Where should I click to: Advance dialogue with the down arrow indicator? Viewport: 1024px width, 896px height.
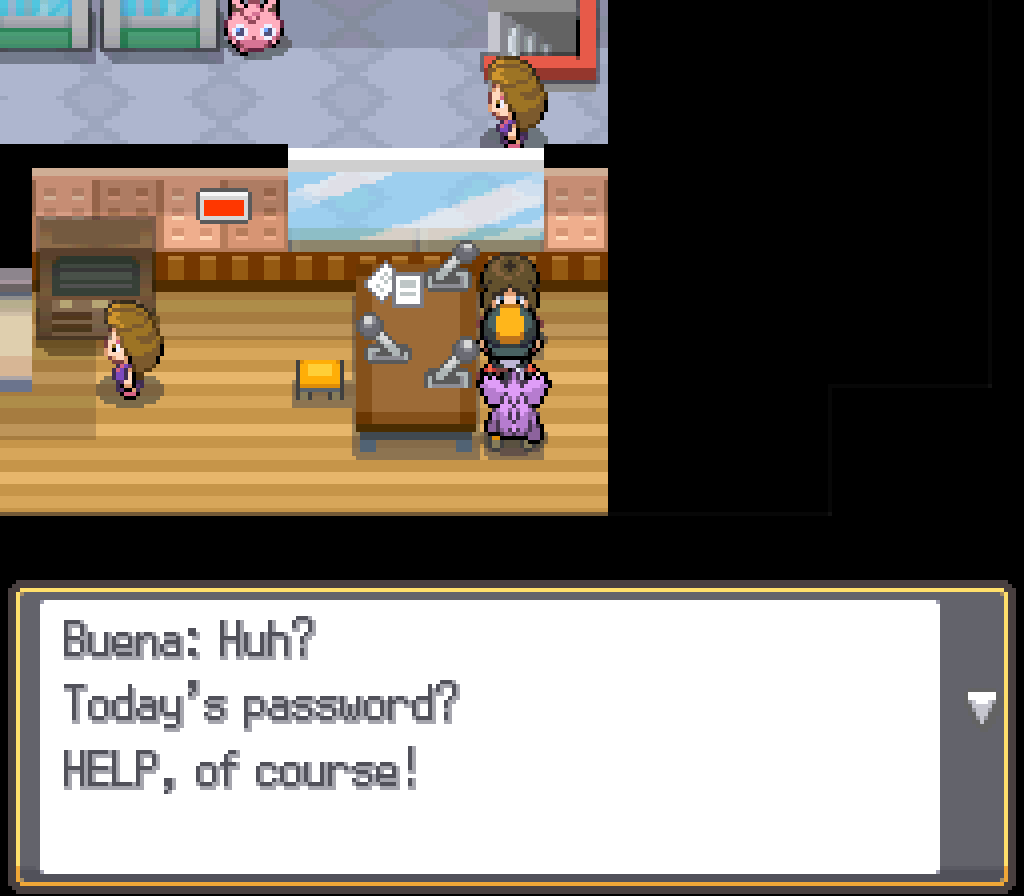click(x=981, y=708)
